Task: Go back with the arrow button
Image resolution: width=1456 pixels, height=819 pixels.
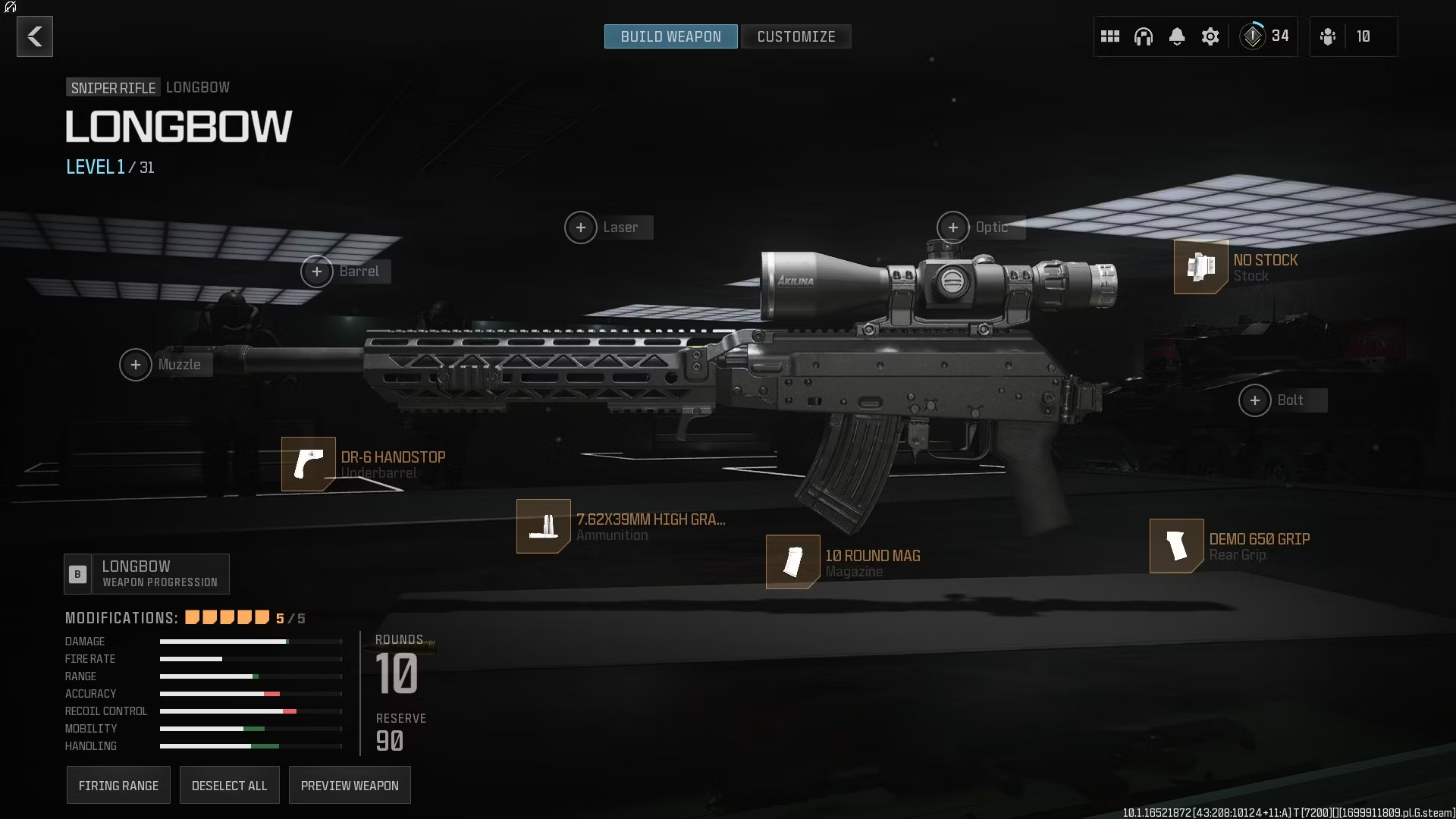Action: pos(35,36)
